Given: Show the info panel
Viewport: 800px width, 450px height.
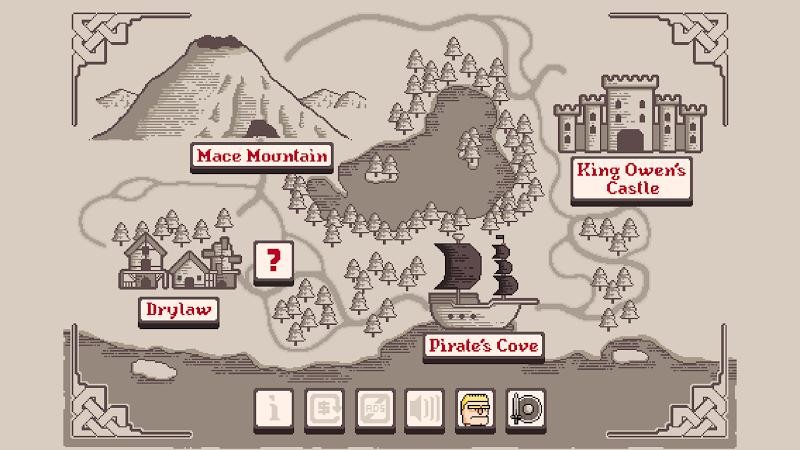Looking at the screenshot, I should [x=274, y=408].
